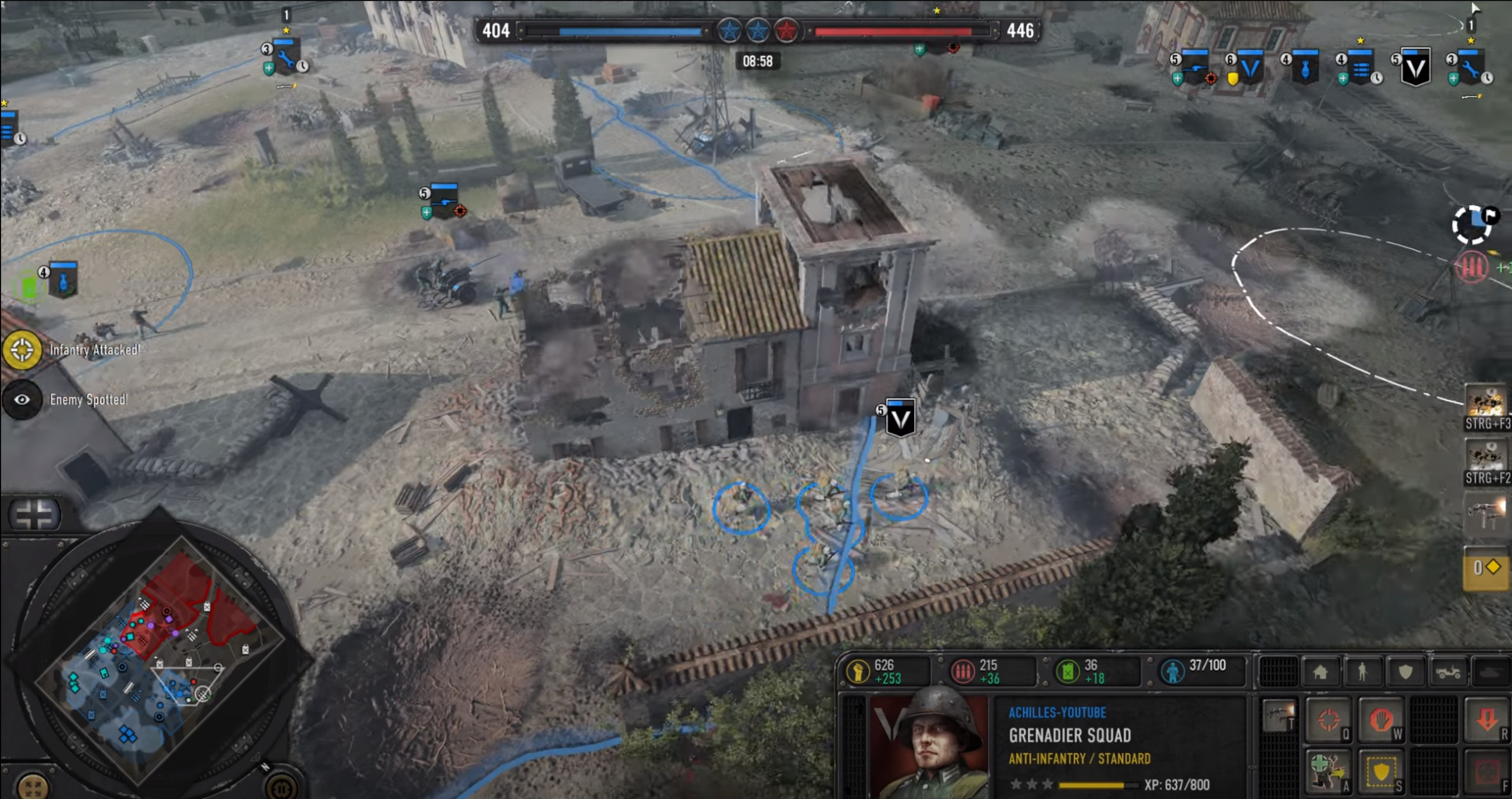Click the Infantry Attacked alert icon

coord(22,350)
